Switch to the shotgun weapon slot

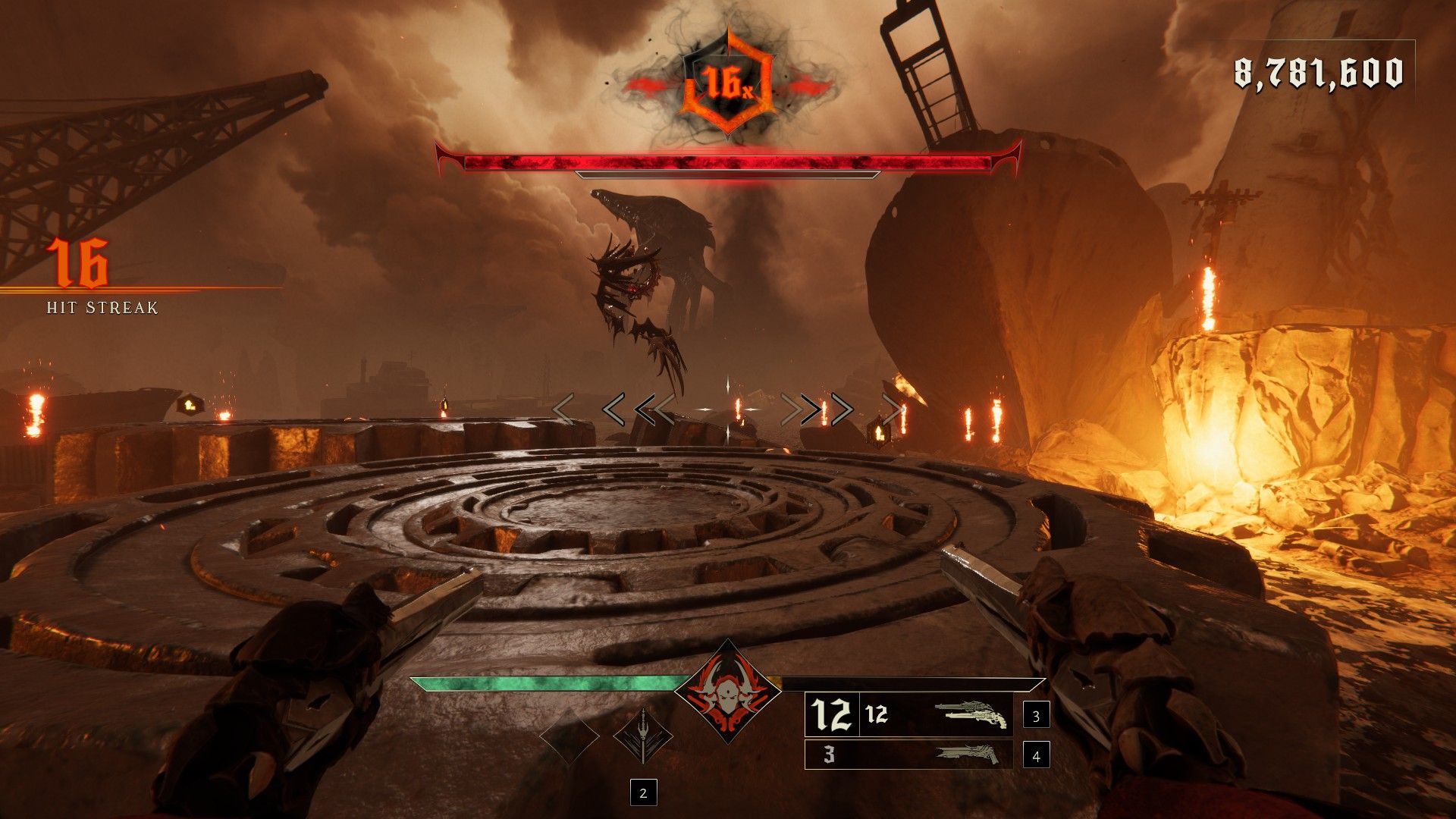(908, 755)
